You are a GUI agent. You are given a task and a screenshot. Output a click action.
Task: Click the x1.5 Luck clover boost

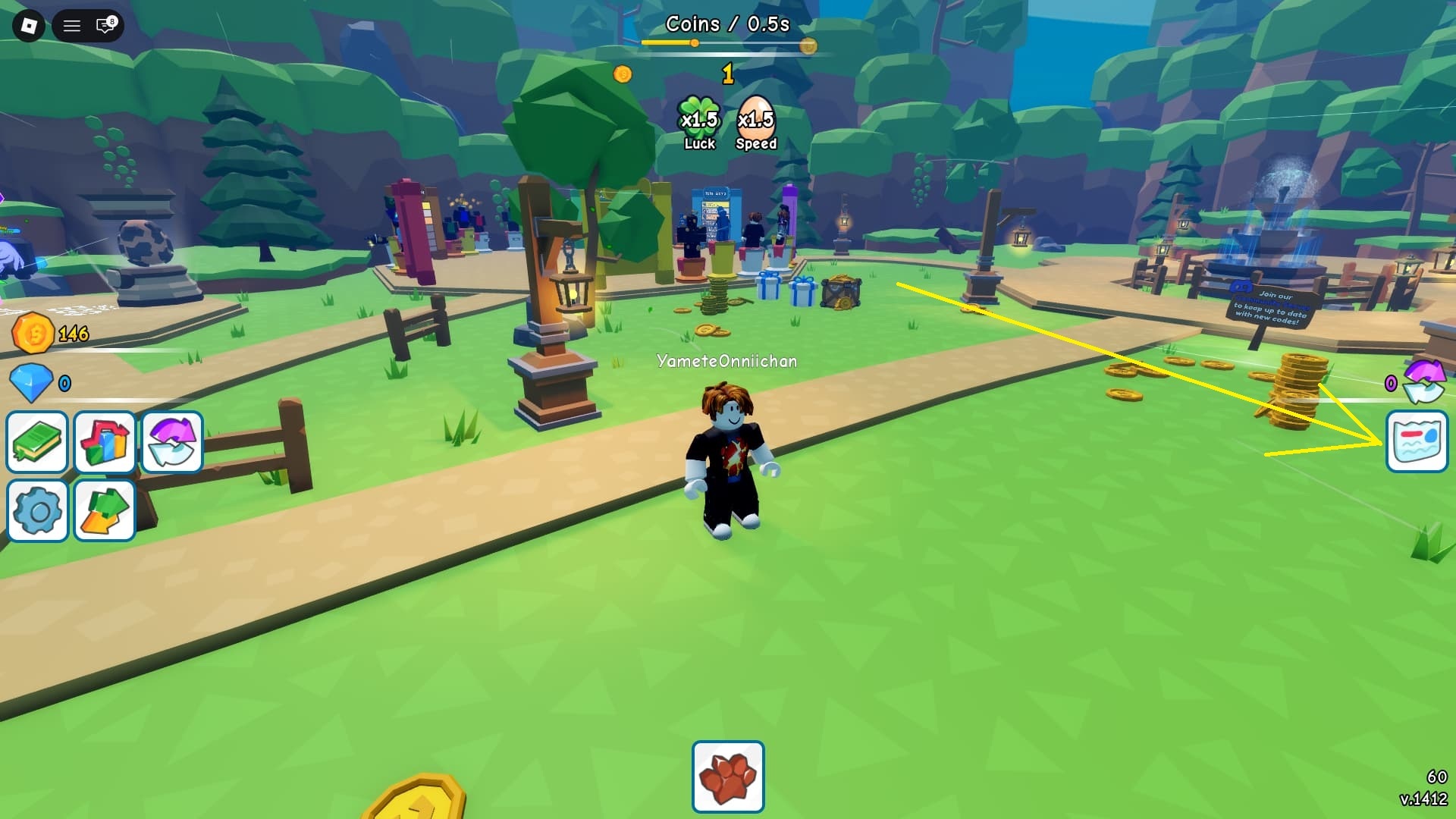pyautogui.click(x=699, y=123)
